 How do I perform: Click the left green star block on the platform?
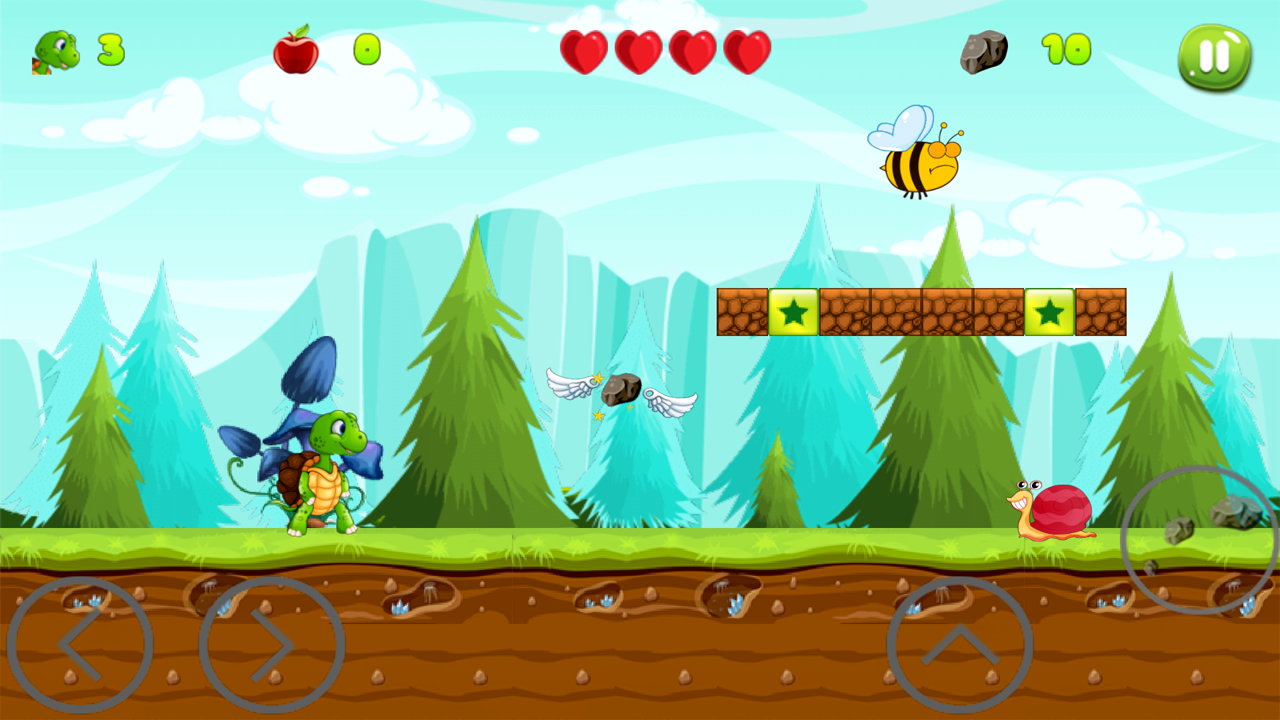pyautogui.click(x=794, y=312)
